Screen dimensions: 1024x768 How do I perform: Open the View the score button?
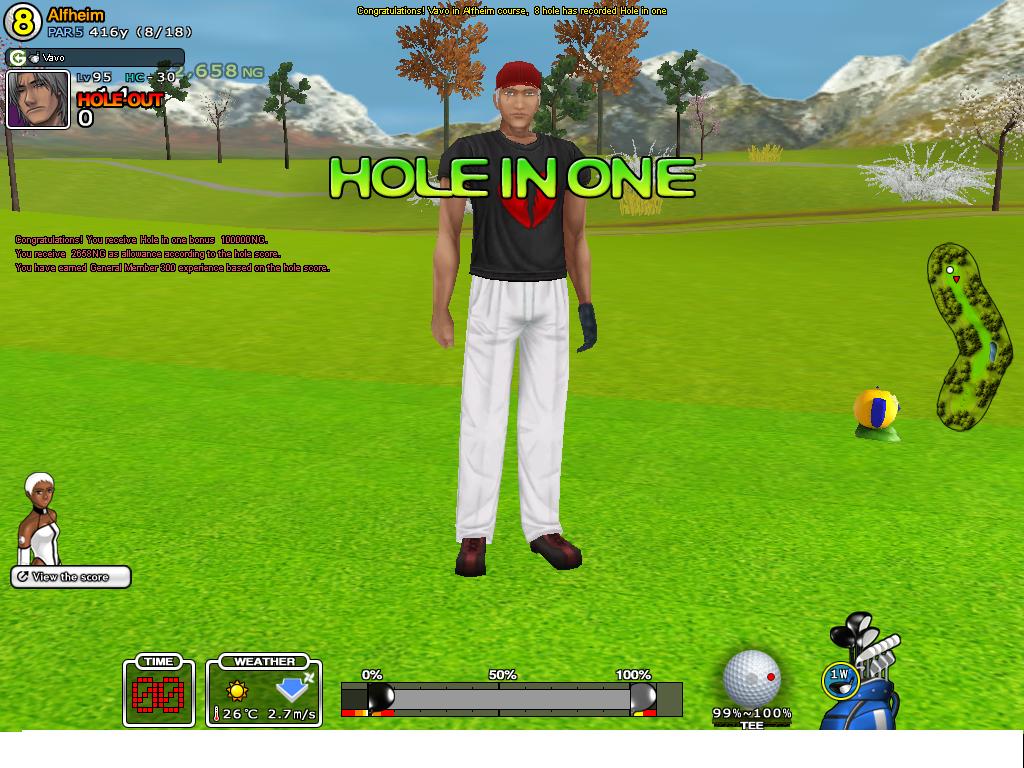[x=71, y=577]
